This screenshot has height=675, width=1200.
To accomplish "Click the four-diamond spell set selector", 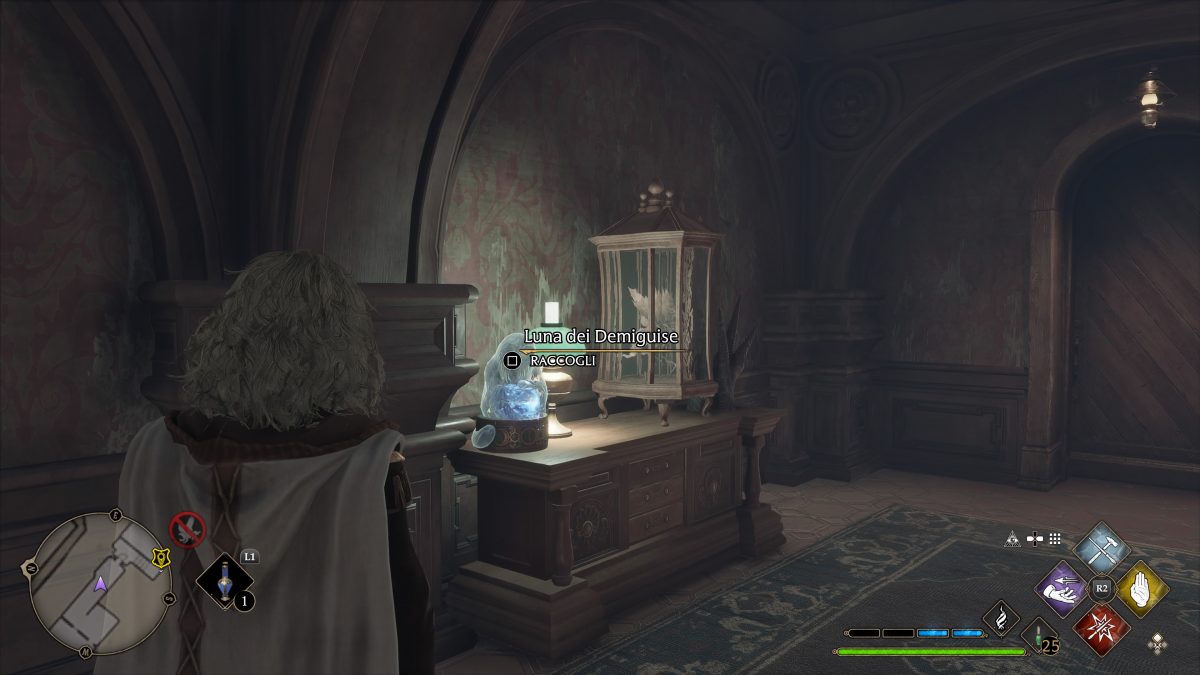I will point(1157,643).
